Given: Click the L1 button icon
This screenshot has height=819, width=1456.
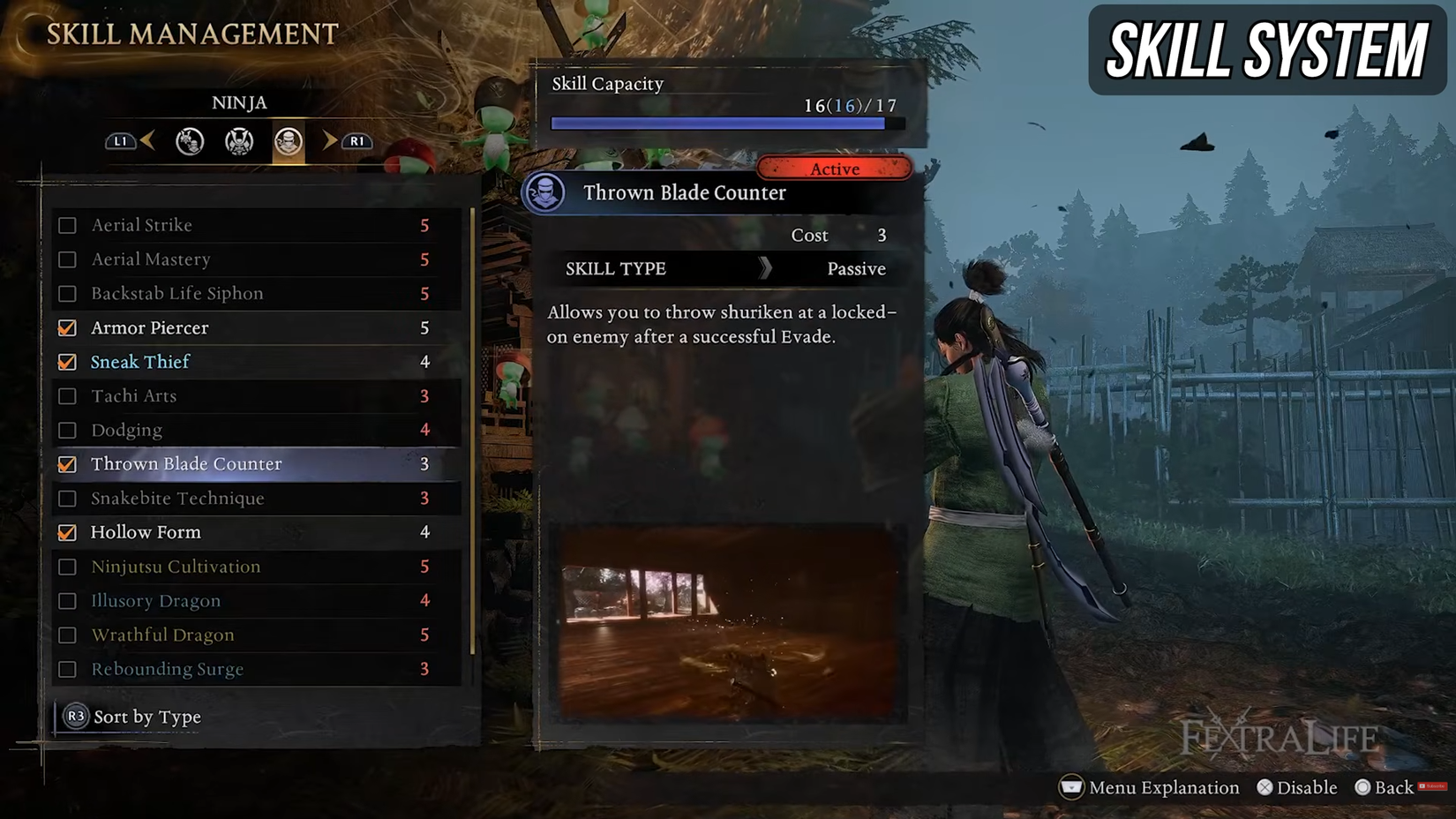Looking at the screenshot, I should click(121, 141).
